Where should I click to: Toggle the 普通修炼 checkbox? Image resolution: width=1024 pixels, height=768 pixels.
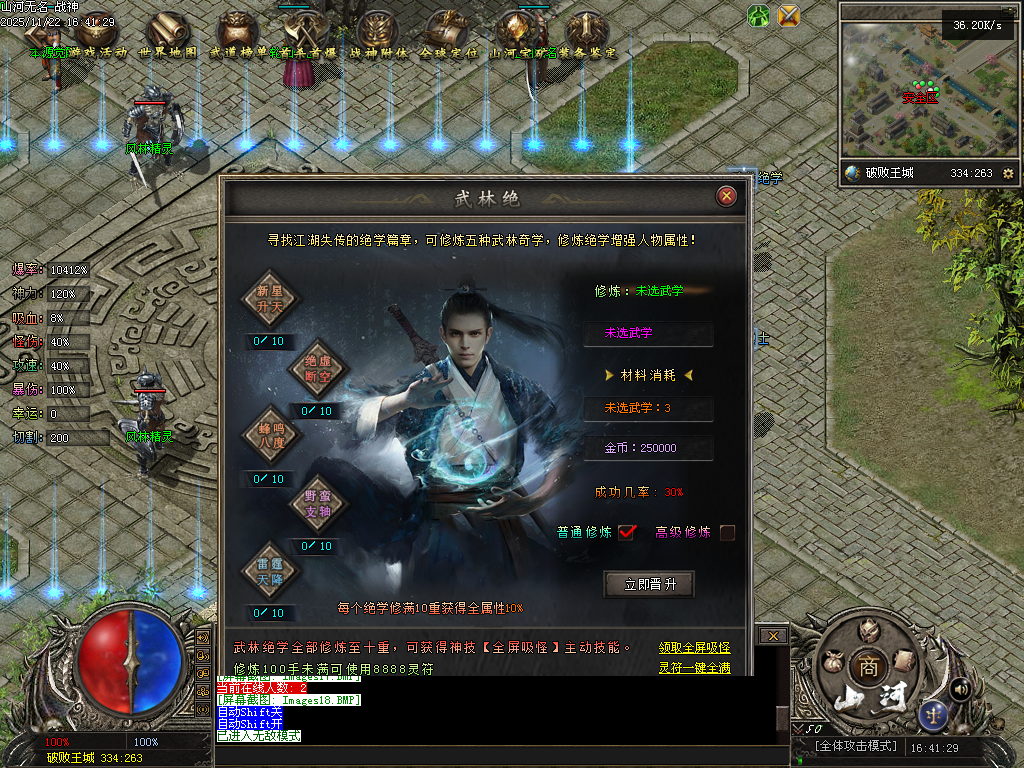[627, 532]
